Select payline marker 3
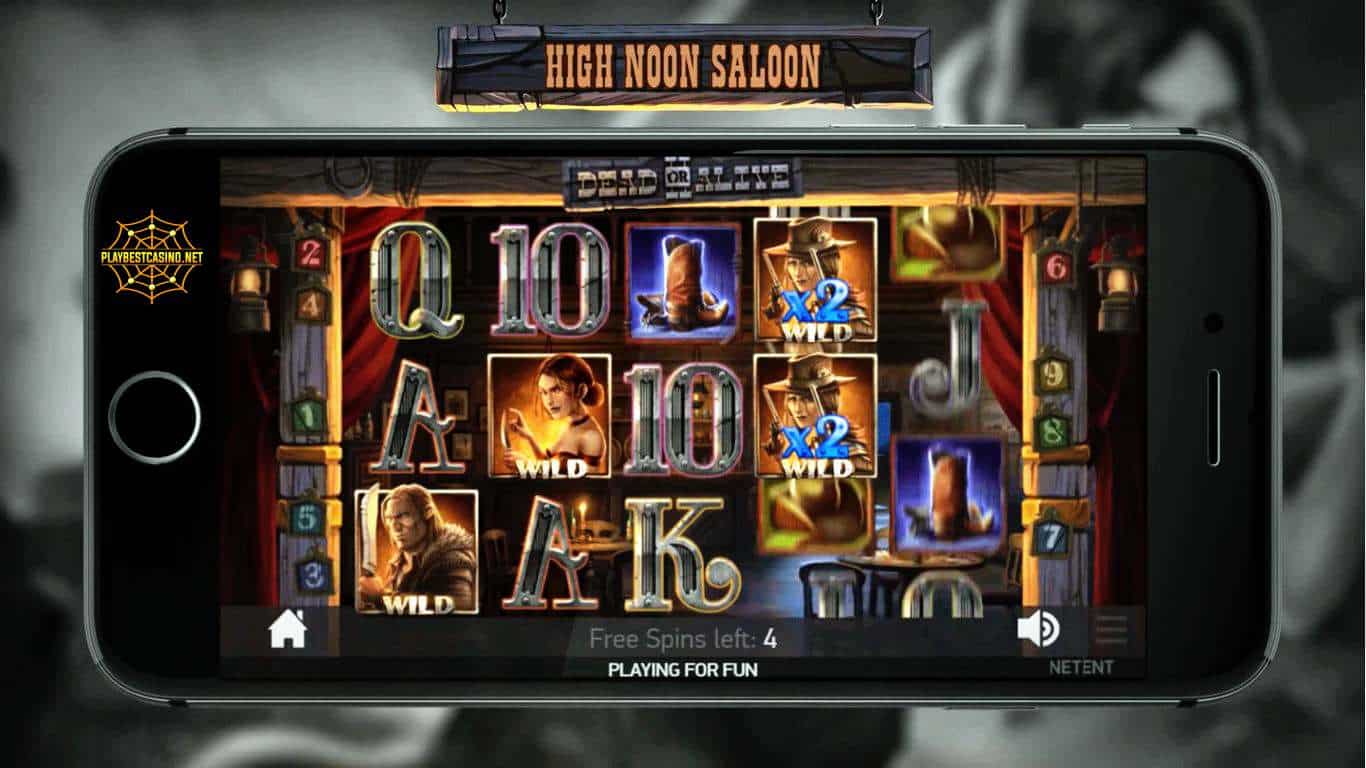 click(x=312, y=574)
